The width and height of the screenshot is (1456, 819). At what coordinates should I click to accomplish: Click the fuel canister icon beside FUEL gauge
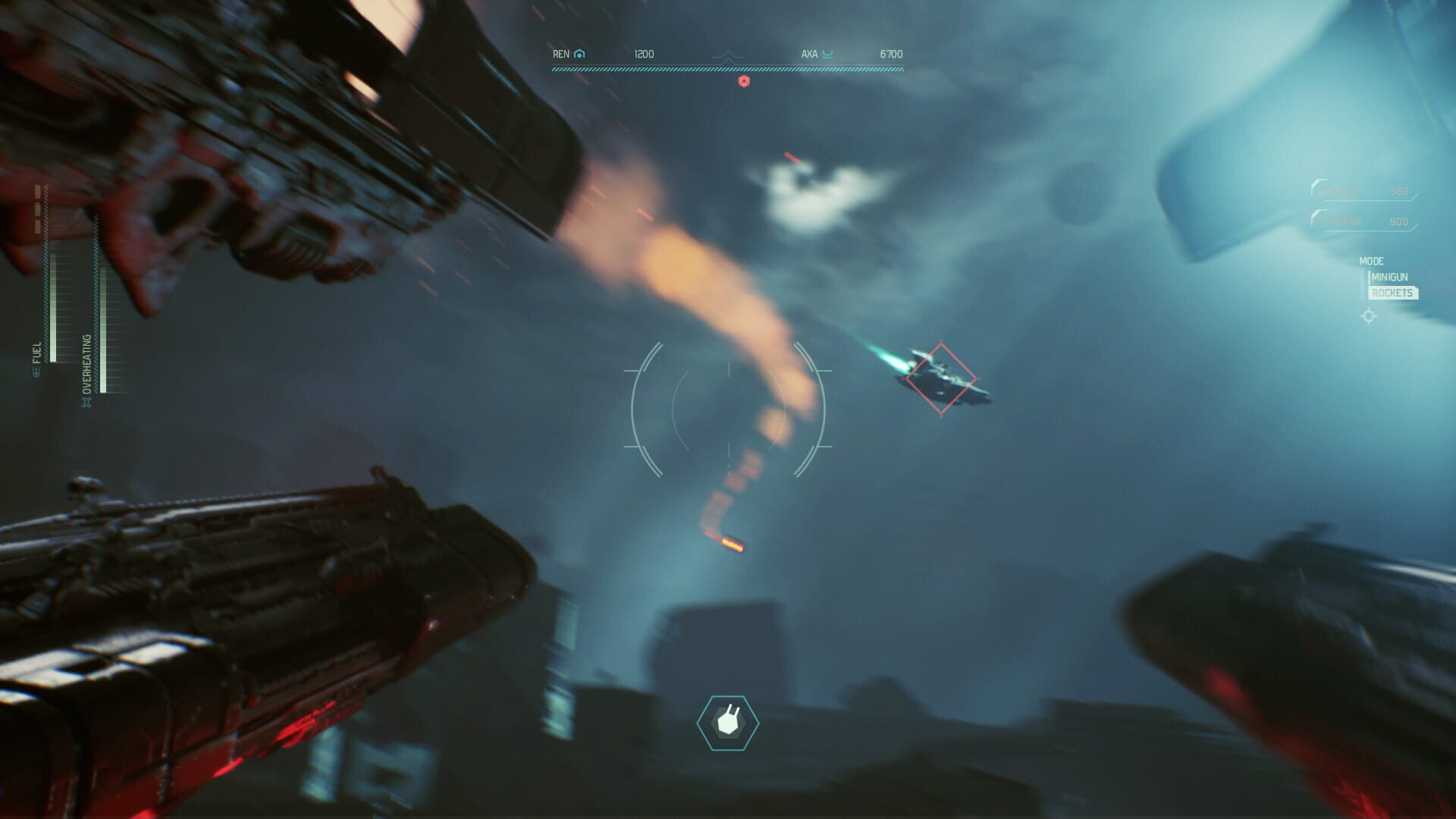[x=36, y=372]
